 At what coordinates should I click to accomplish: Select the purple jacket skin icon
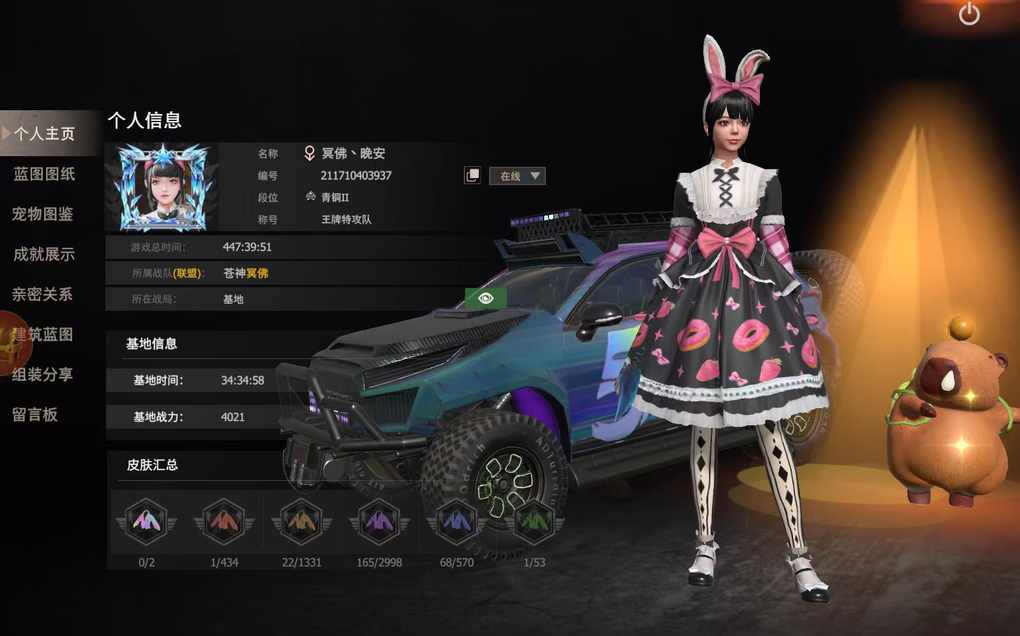(x=379, y=521)
